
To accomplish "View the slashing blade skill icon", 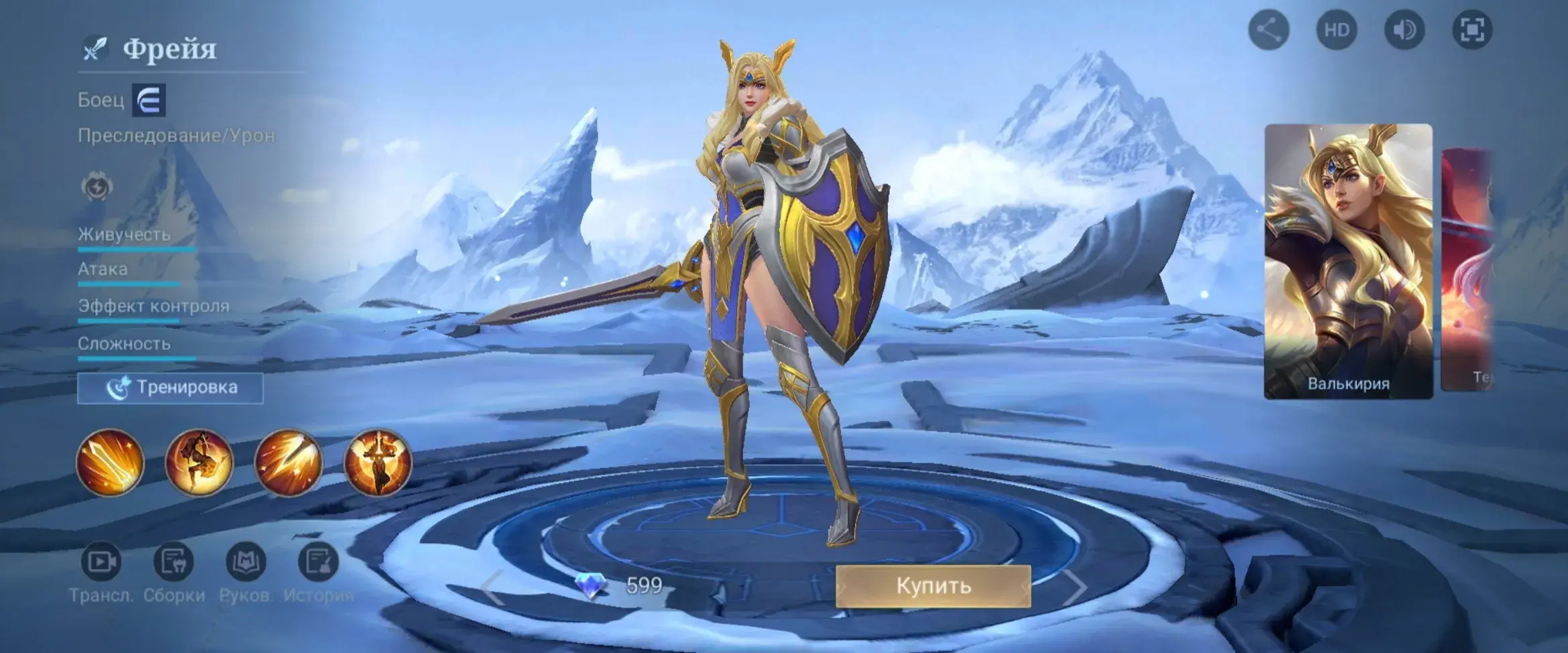I will (x=288, y=463).
